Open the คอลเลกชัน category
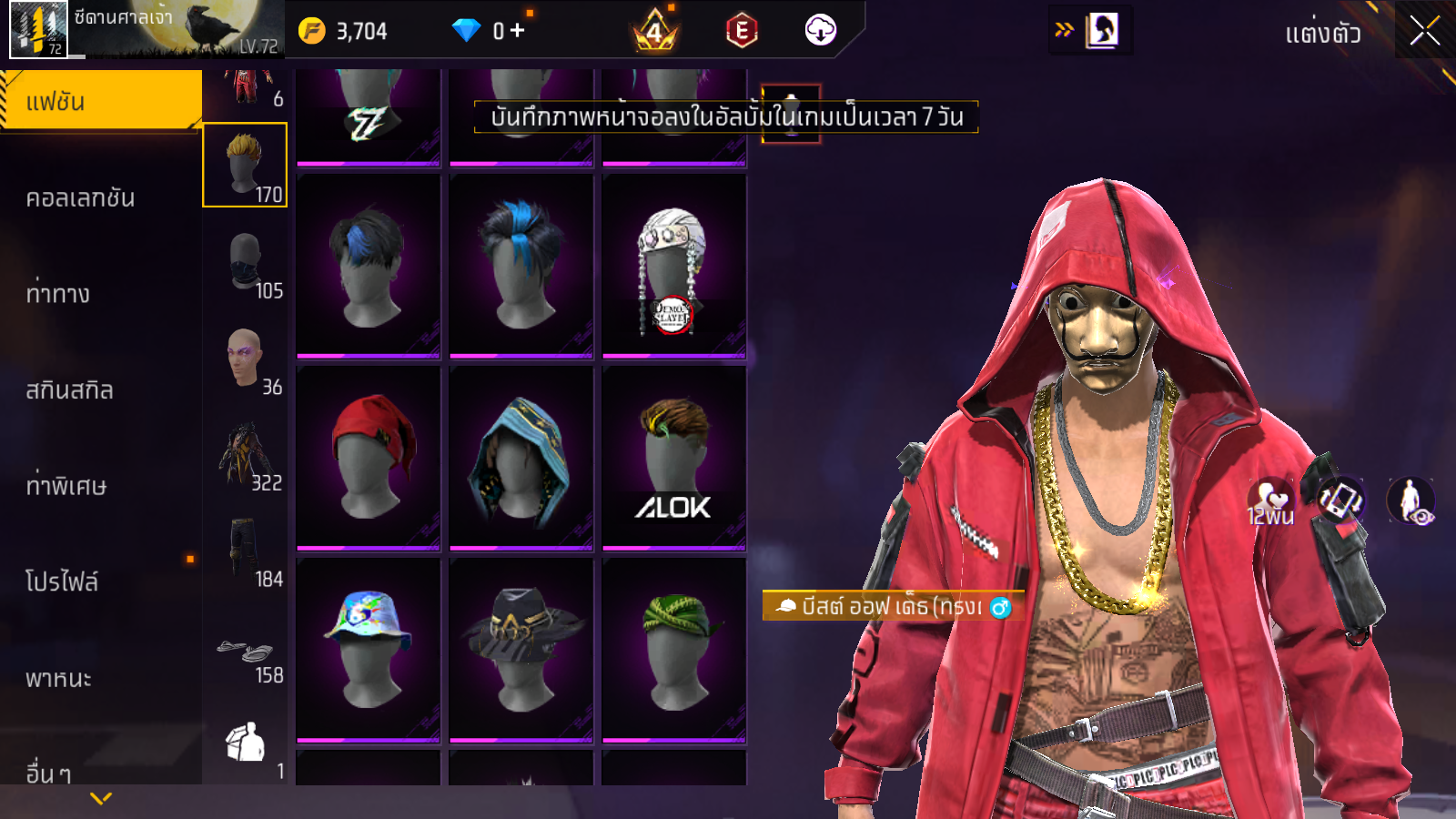Screen dimensions: 1456x819 point(80,198)
